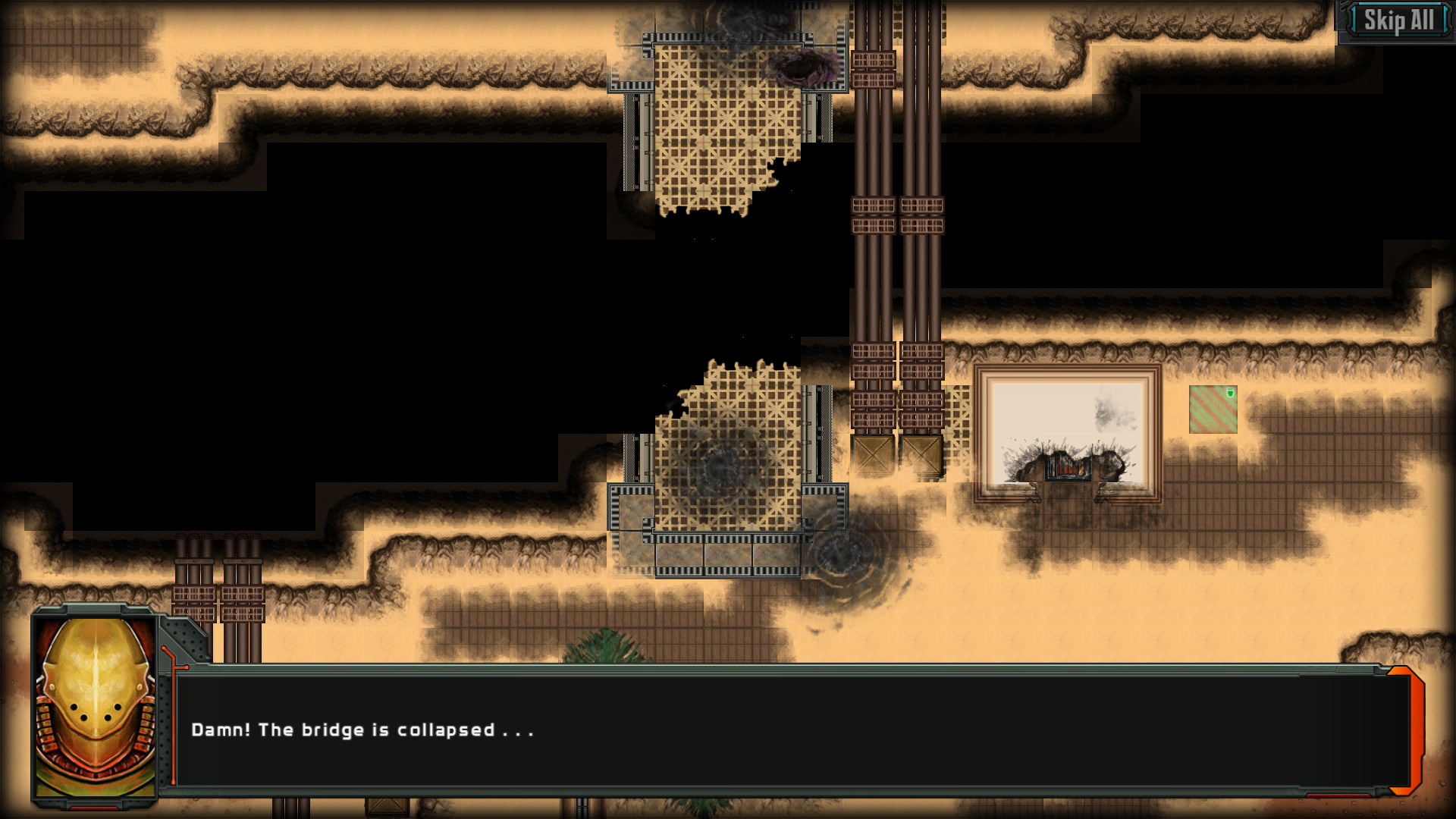Click the burning wreck inside the building
The height and width of the screenshot is (819, 1456).
coord(1067,466)
